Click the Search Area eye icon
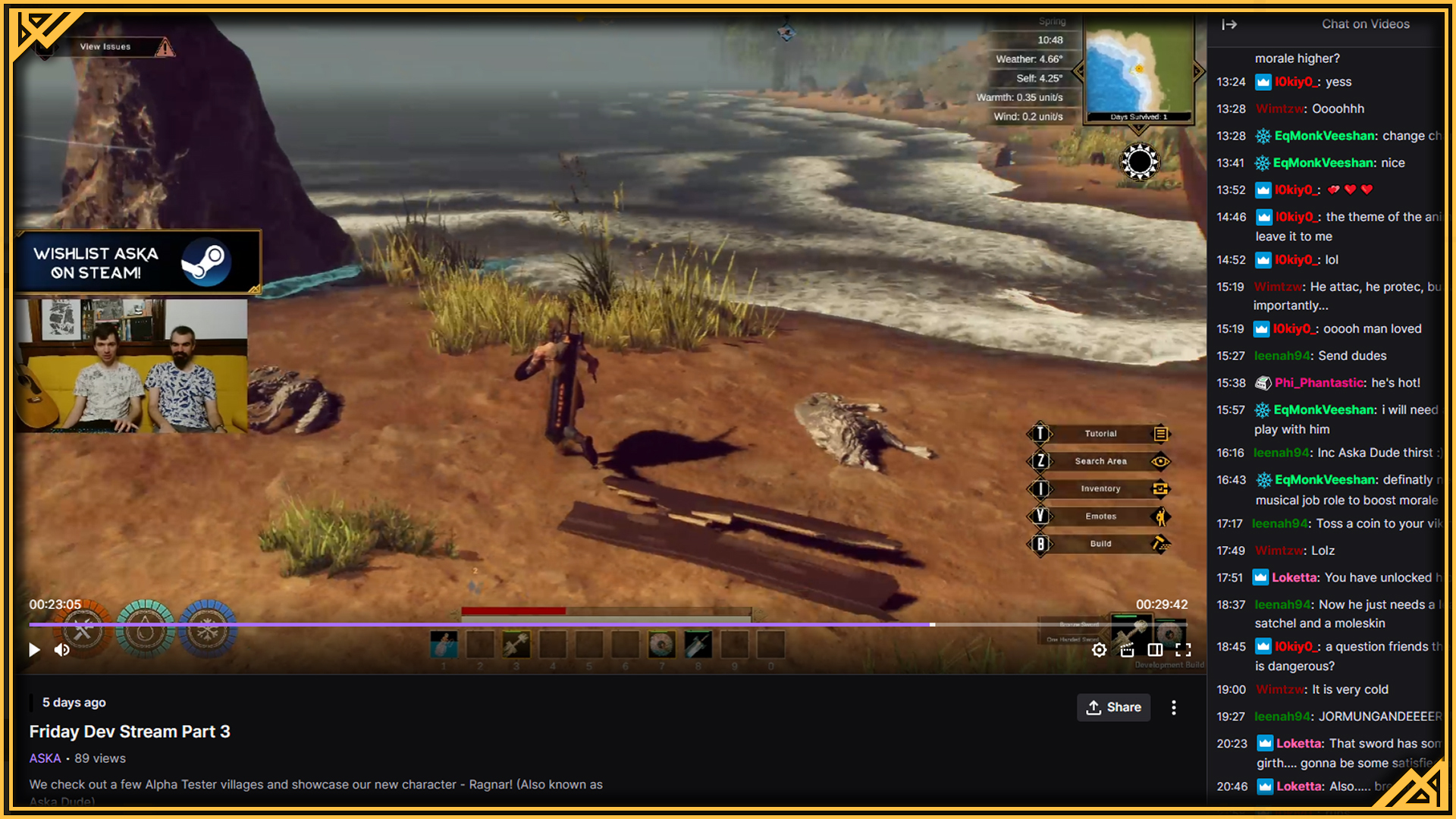Image resolution: width=1456 pixels, height=819 pixels. (1163, 461)
